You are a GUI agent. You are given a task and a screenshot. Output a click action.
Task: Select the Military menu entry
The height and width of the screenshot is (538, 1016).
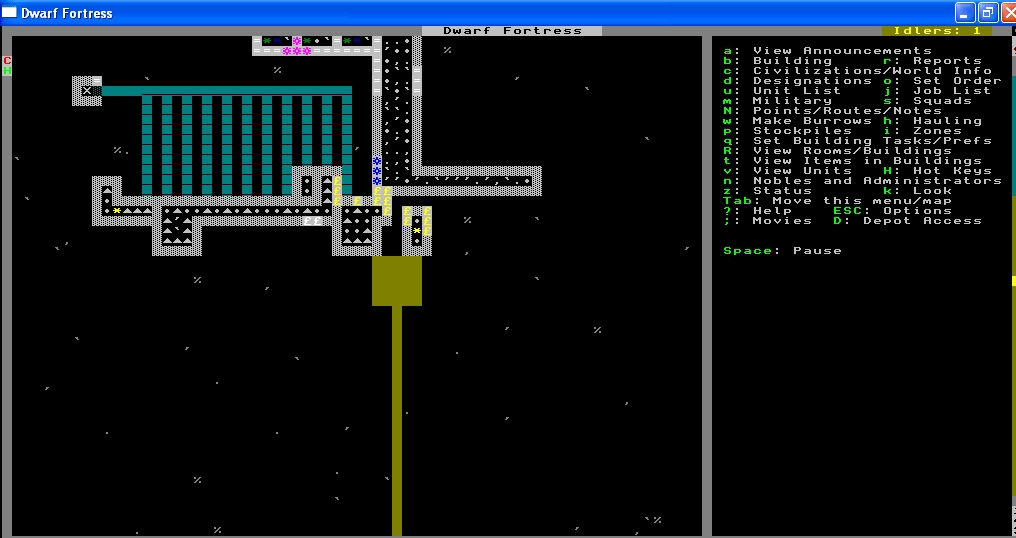click(792, 101)
